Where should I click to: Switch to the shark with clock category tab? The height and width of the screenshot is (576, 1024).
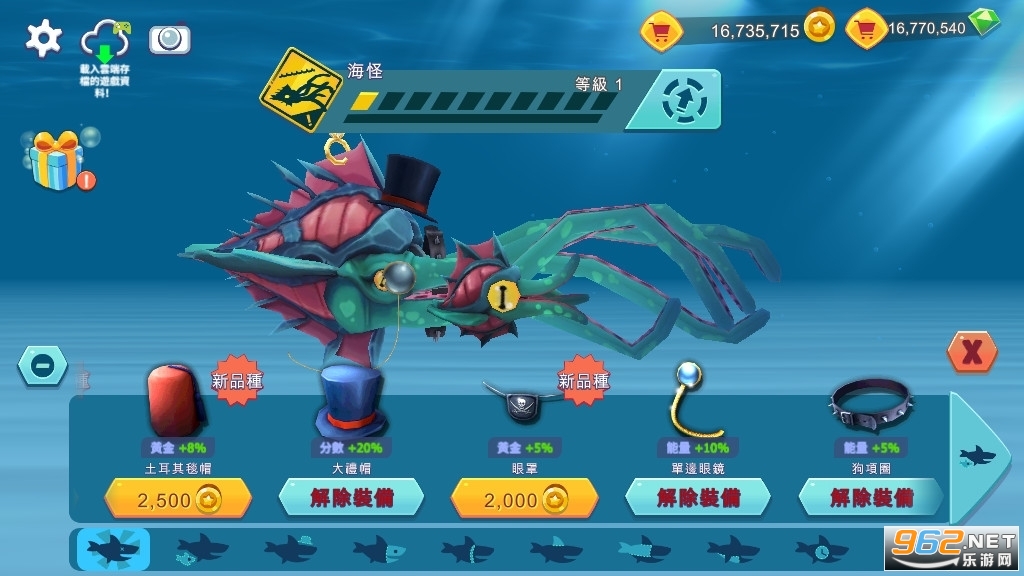click(821, 548)
